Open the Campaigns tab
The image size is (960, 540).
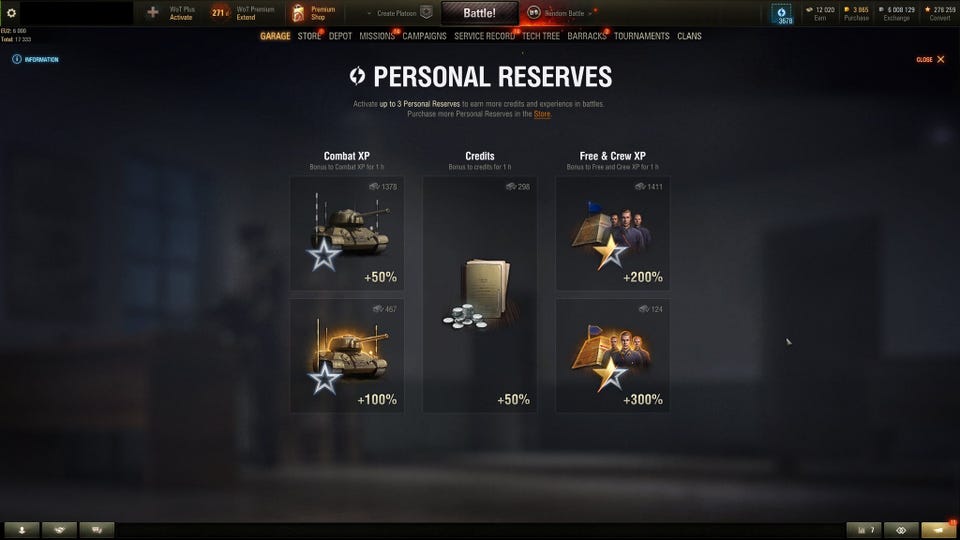pyautogui.click(x=424, y=36)
